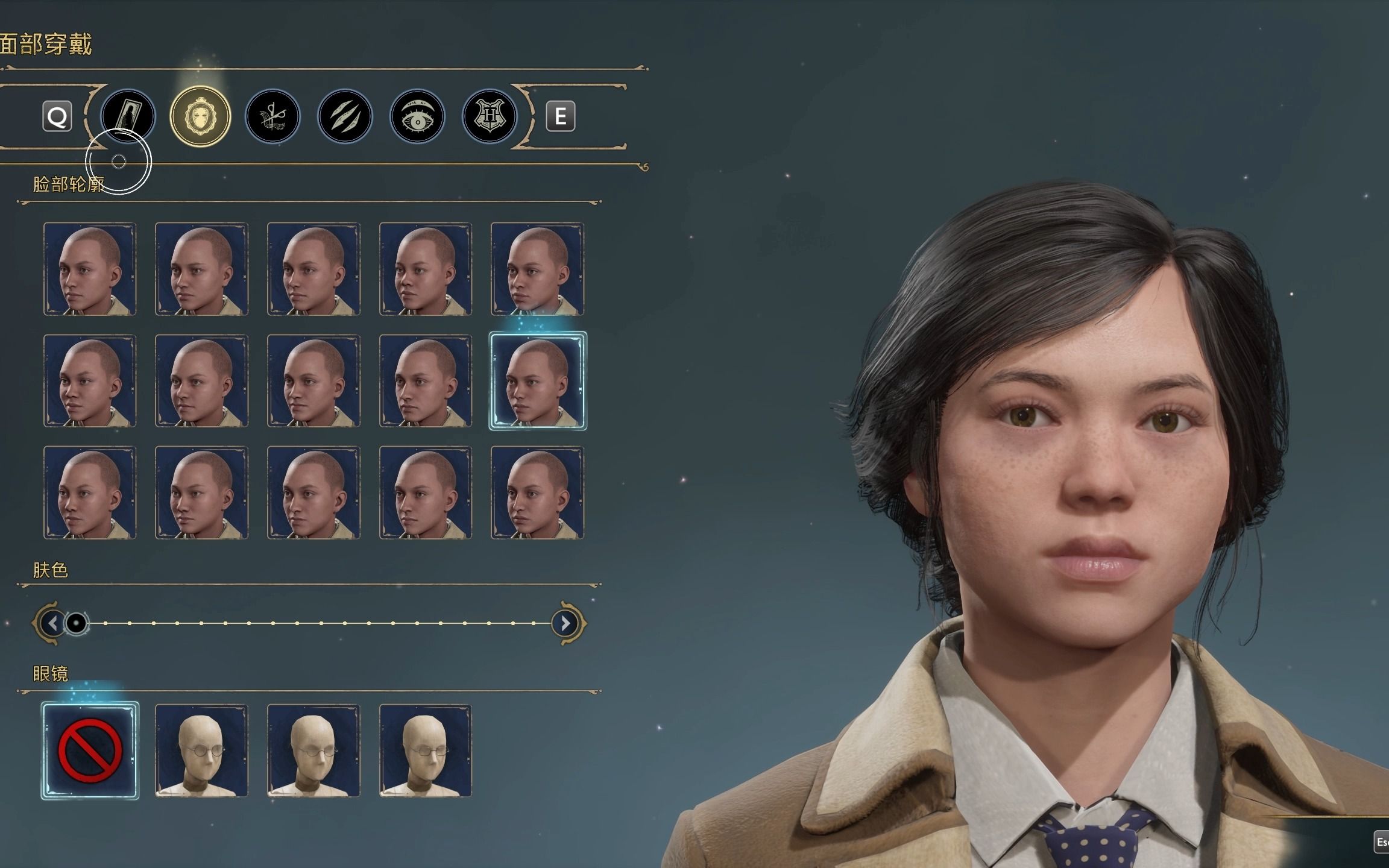Viewport: 1389px width, 868px height.
Task: Choose the middle glasses style mannequin
Action: [313, 750]
